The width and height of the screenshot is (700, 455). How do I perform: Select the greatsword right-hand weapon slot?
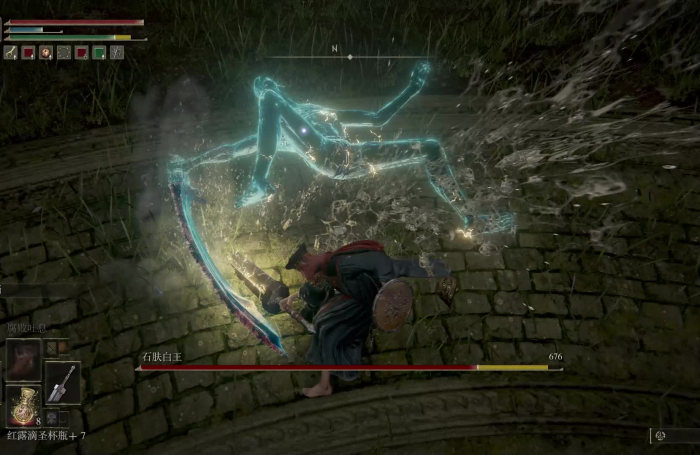[x=62, y=382]
